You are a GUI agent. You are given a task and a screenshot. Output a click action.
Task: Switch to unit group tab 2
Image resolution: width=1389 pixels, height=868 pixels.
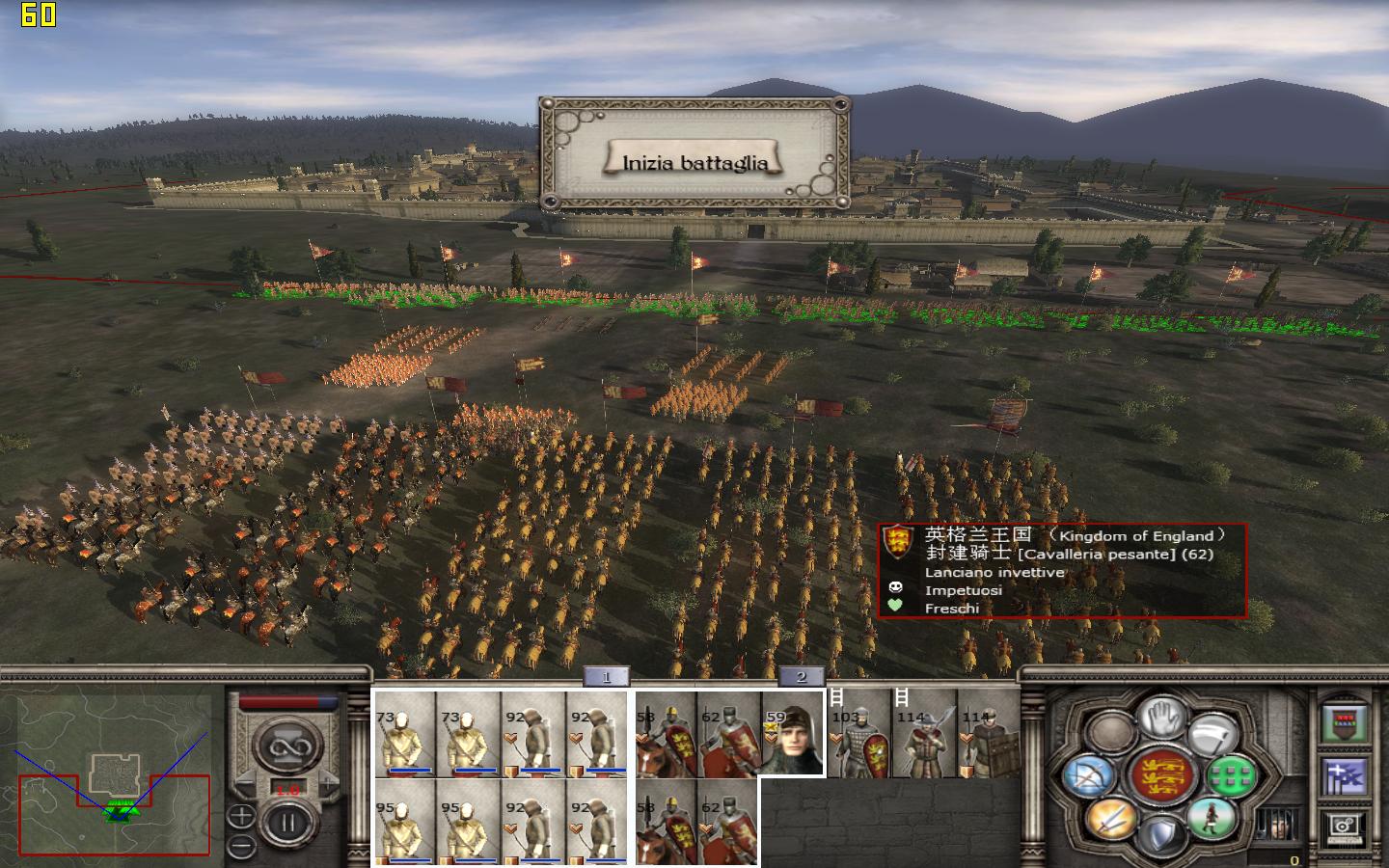(802, 677)
